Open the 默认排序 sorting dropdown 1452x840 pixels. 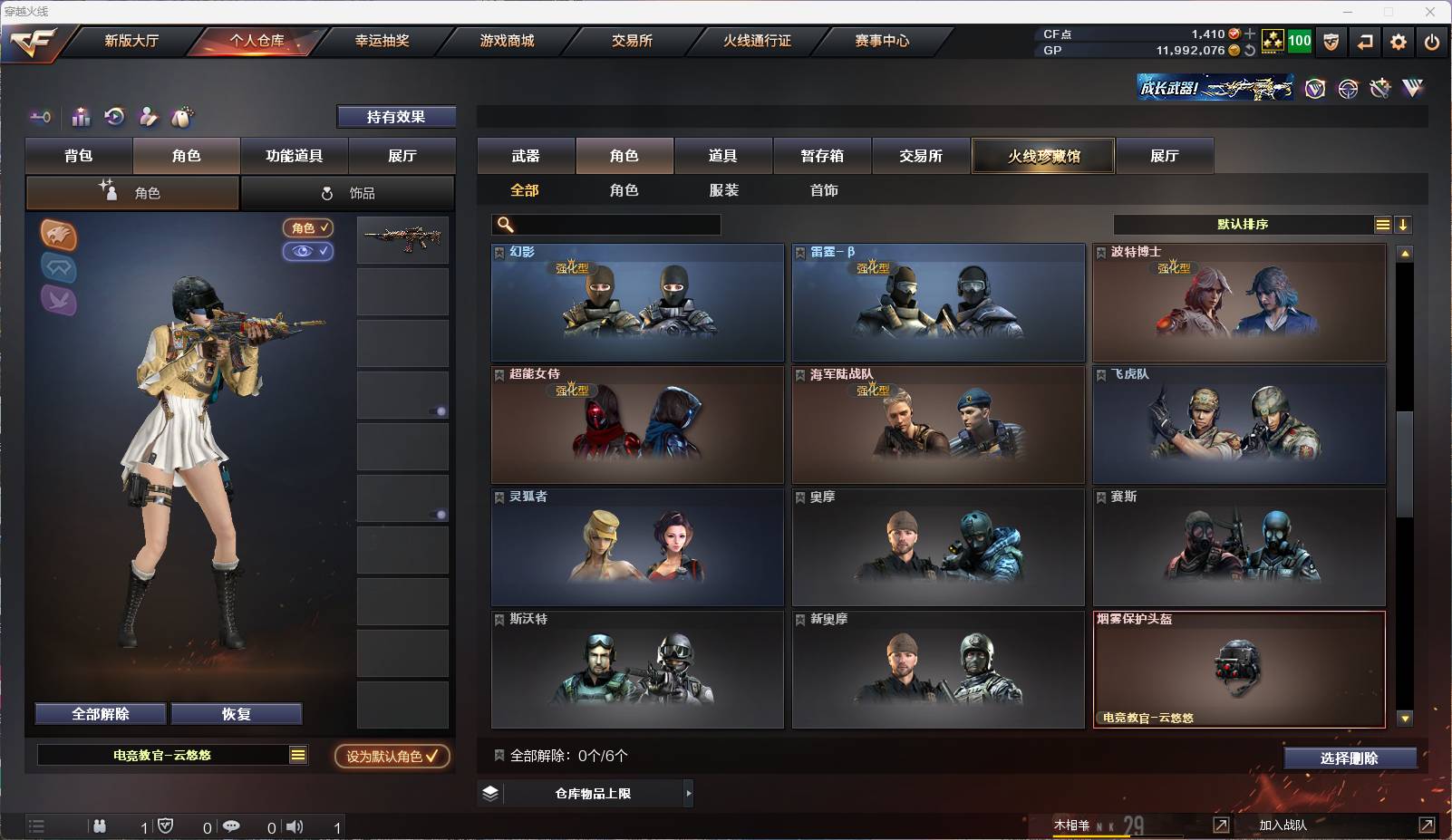[1246, 224]
